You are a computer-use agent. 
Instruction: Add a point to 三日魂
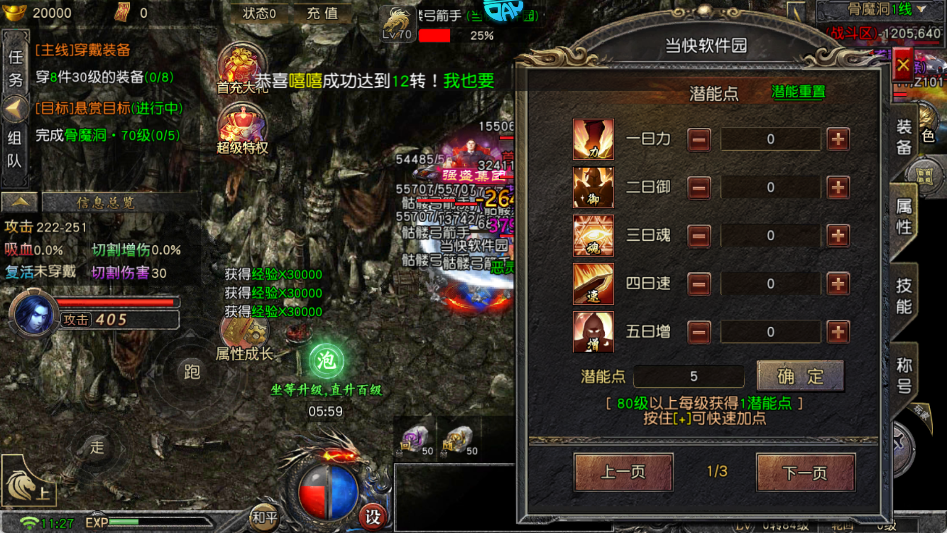(838, 235)
